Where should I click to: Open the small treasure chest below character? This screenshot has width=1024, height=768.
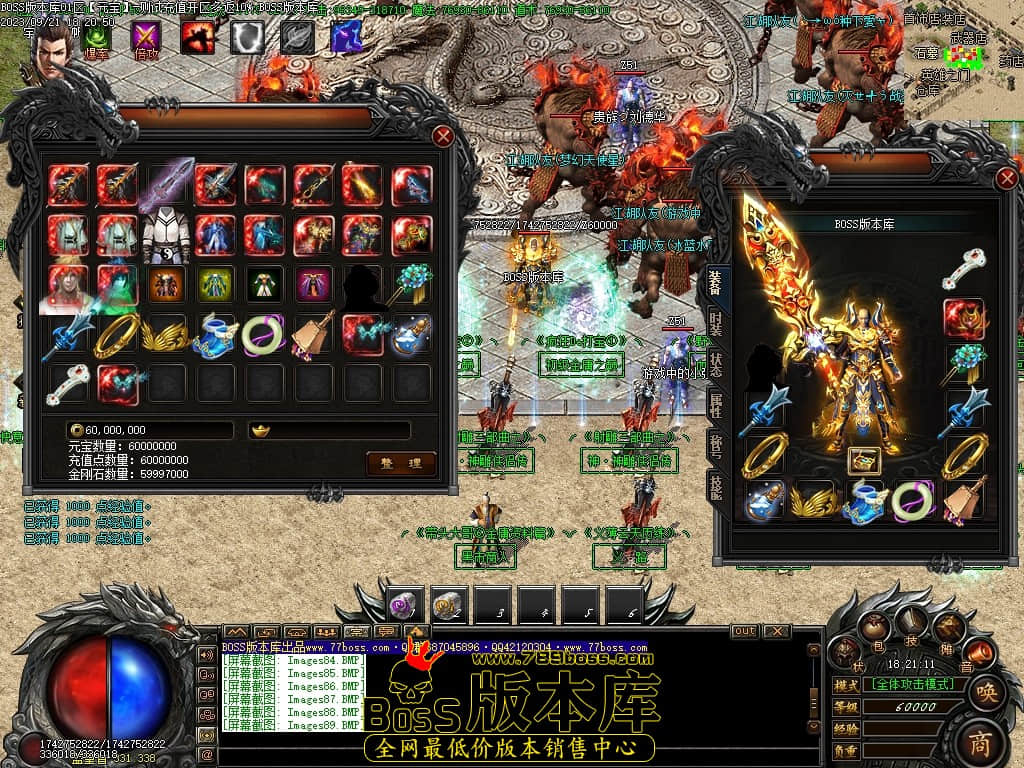[863, 460]
